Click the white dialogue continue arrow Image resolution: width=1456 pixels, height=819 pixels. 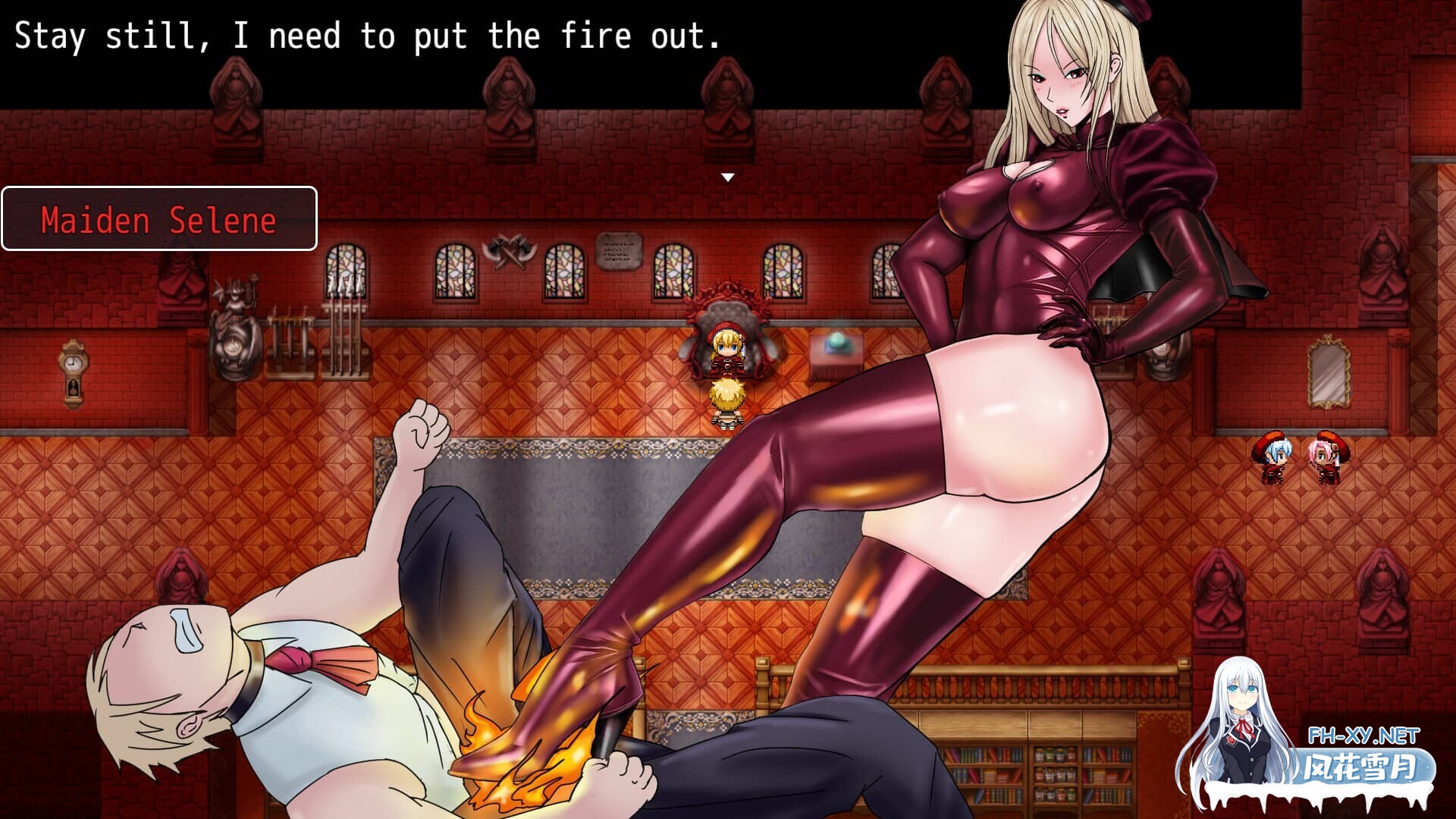[x=728, y=177]
